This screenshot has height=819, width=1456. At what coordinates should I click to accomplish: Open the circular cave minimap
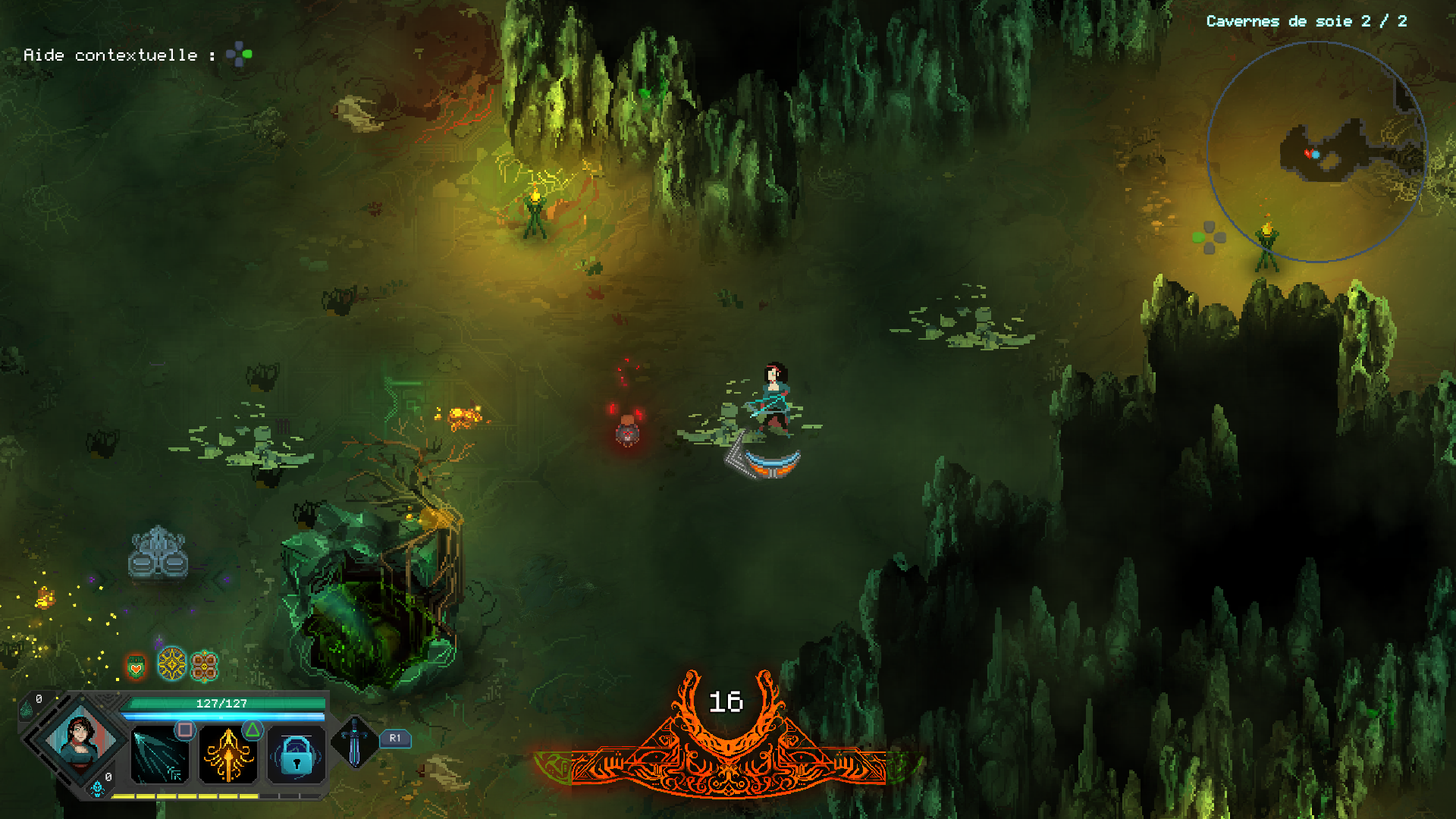(x=1316, y=152)
